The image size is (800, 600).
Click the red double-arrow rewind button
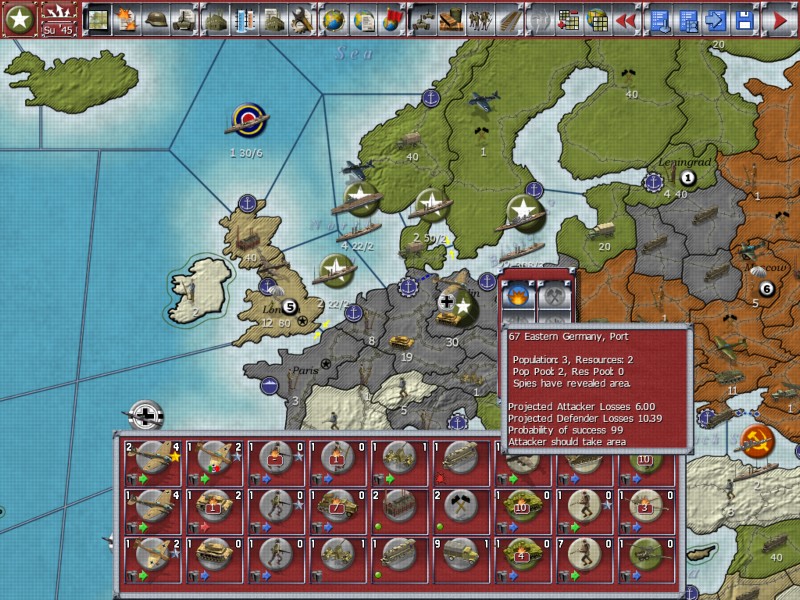tap(626, 19)
